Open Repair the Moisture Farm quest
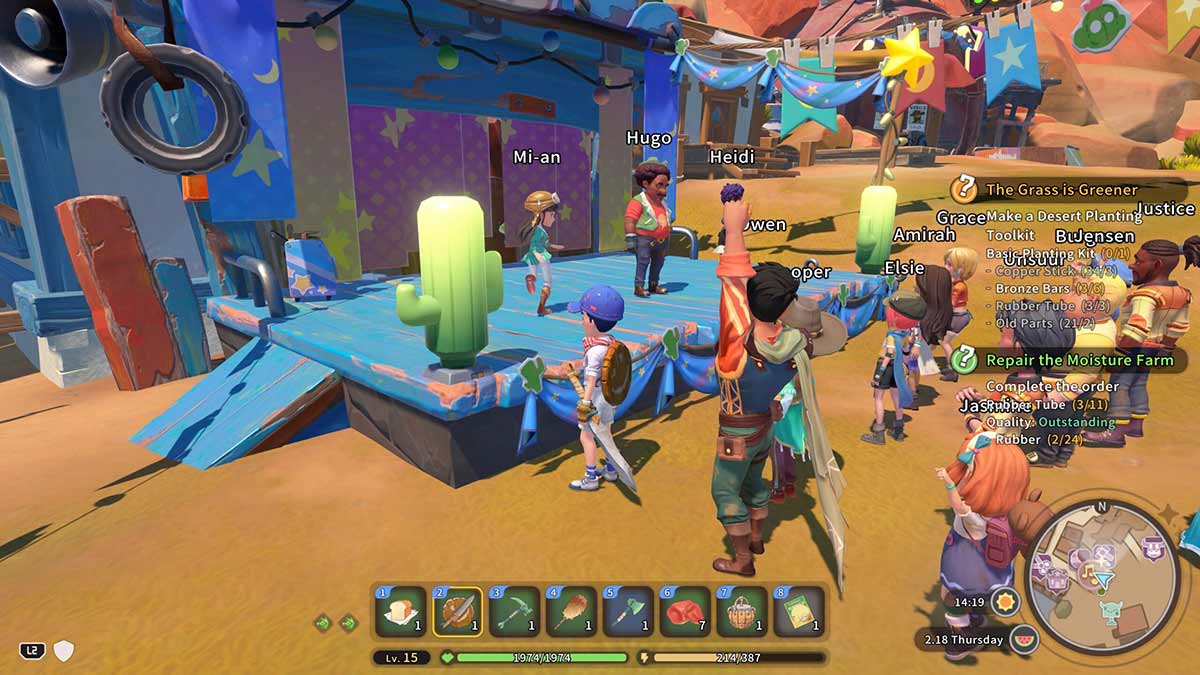The image size is (1200, 675). coord(1071,360)
